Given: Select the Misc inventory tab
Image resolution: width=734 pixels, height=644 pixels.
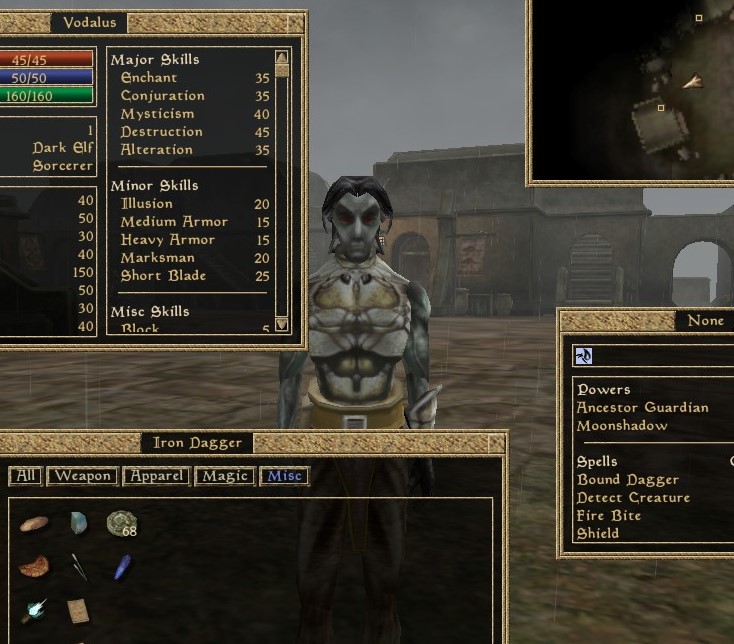Looking at the screenshot, I should tap(284, 476).
